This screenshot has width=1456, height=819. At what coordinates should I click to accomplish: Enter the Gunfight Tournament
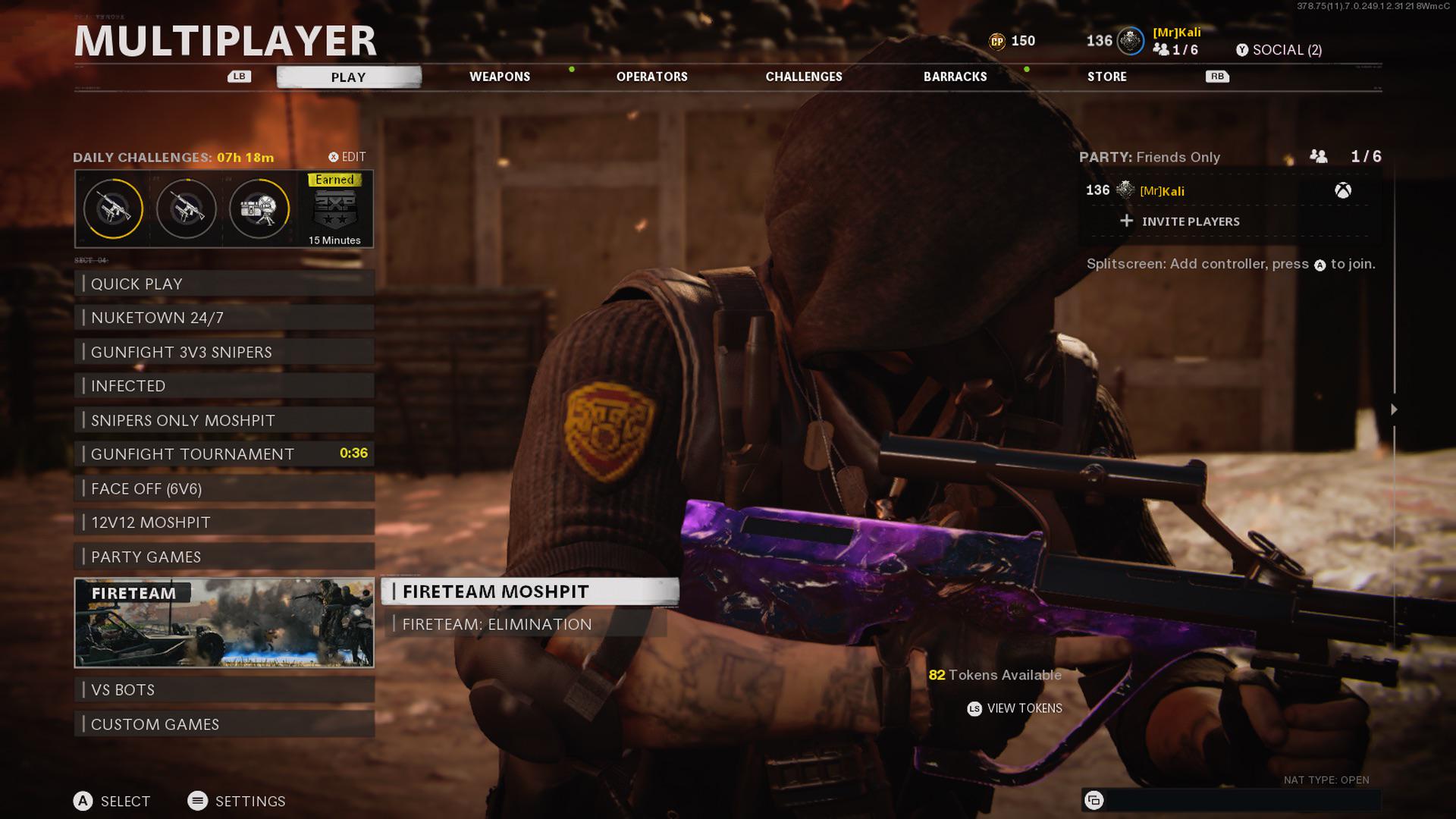click(224, 454)
